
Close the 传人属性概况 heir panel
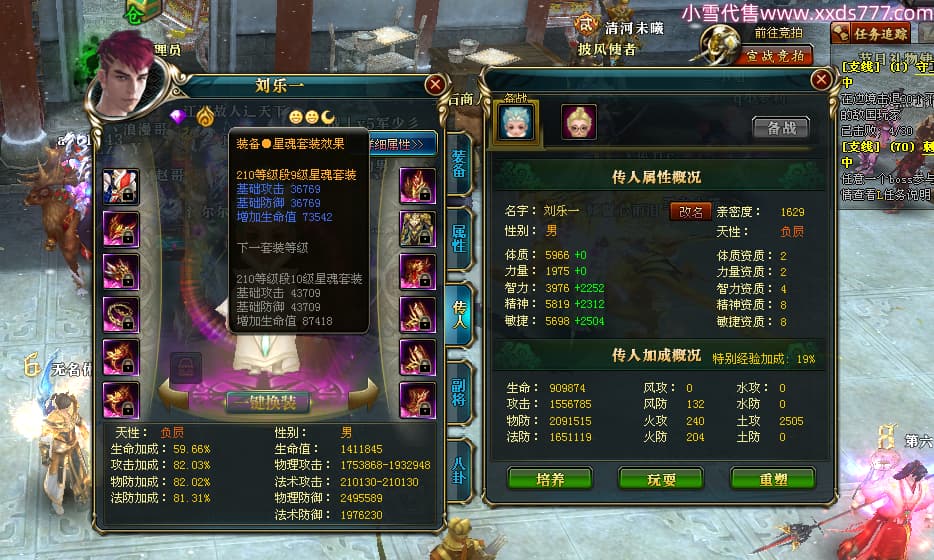click(821, 79)
